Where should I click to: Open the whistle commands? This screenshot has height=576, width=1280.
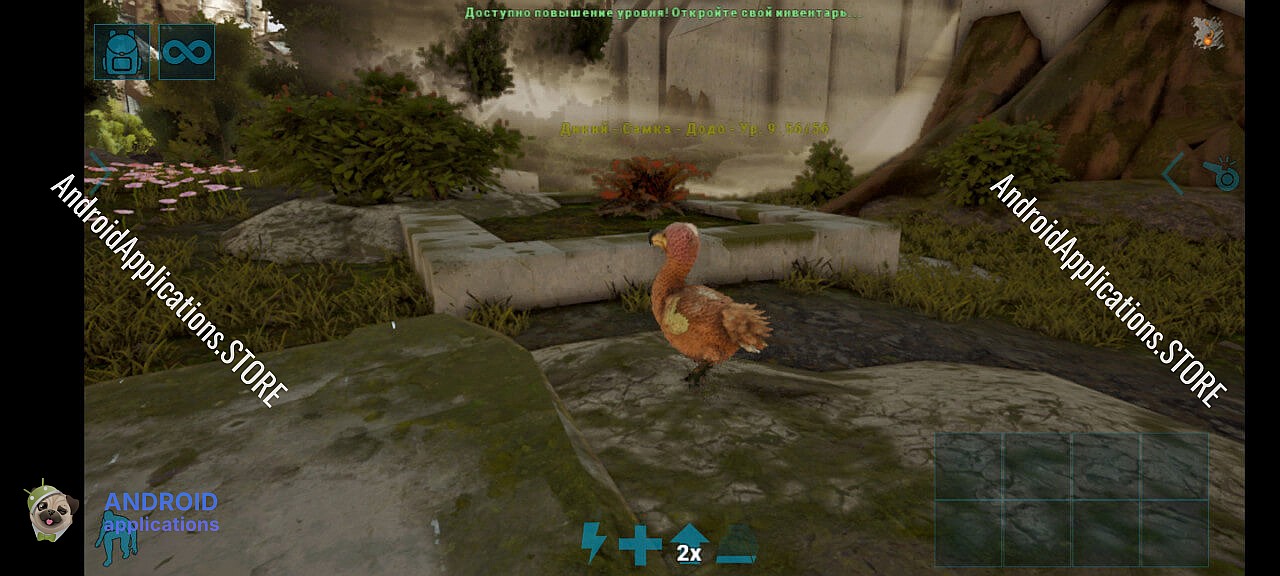[1222, 174]
